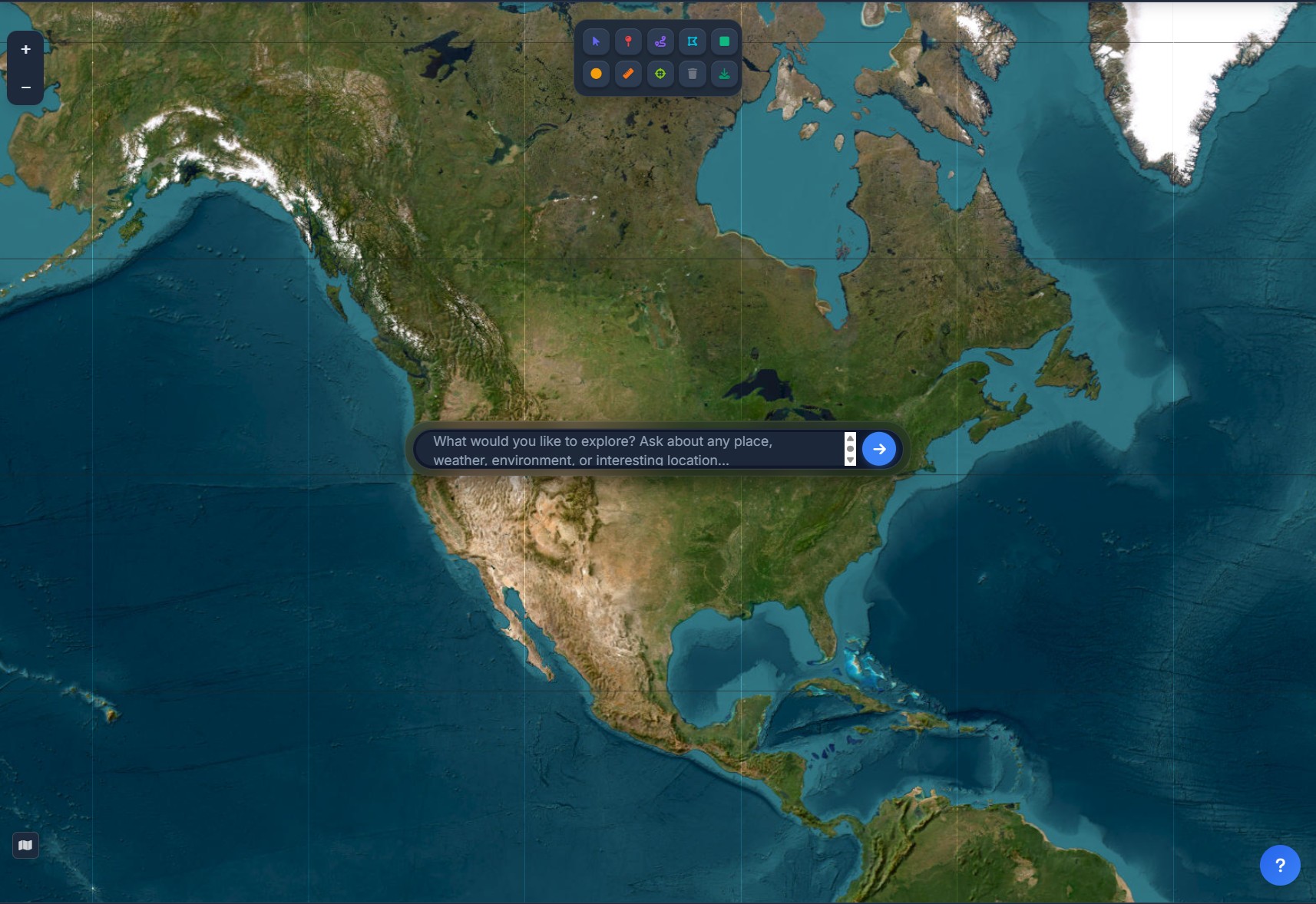Click the down arrow beside the input
This screenshot has height=904, width=1316.
(x=850, y=461)
